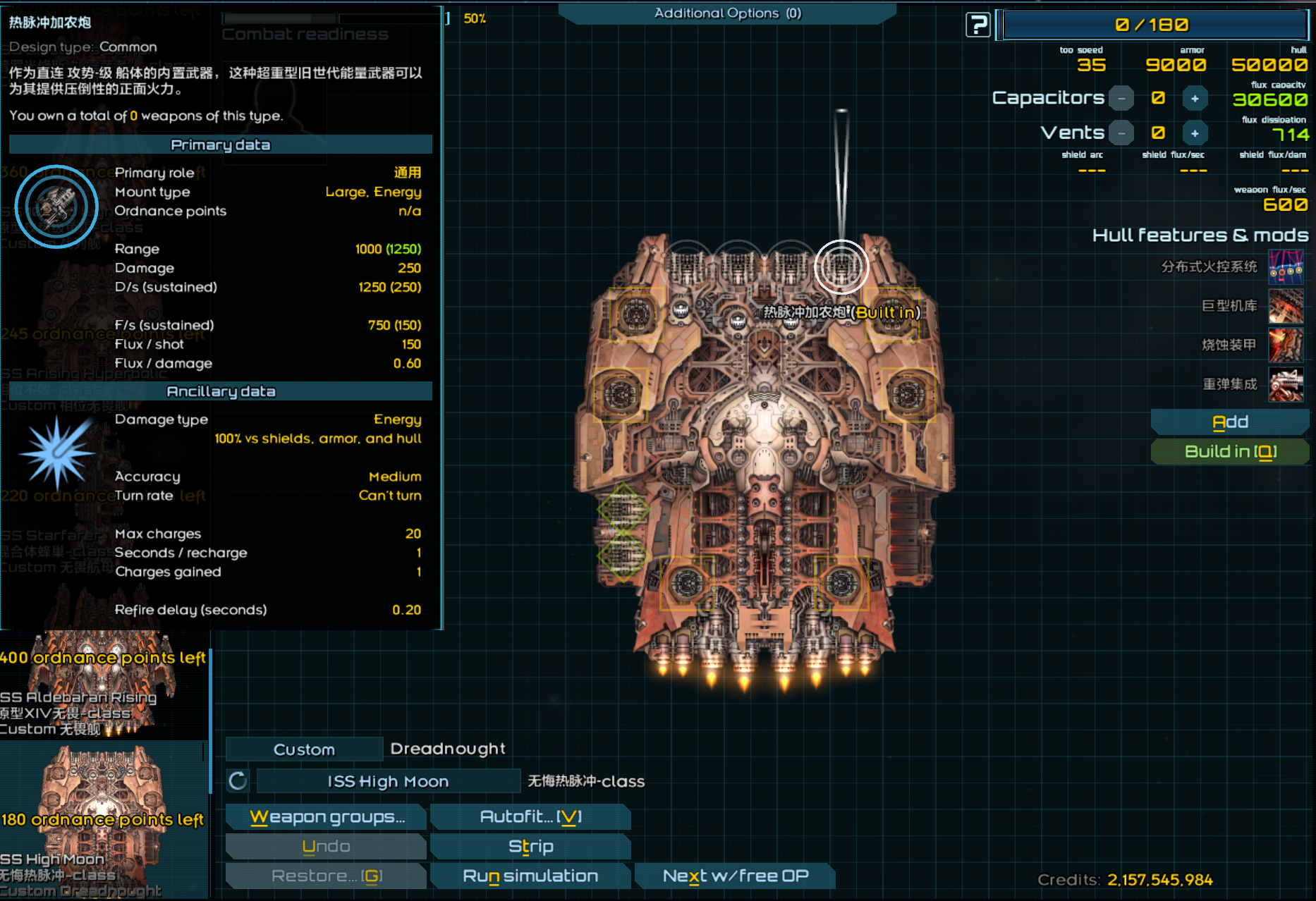Select the 重弹集成 hull mod icon
The width and height of the screenshot is (1316, 901).
coord(1286,384)
